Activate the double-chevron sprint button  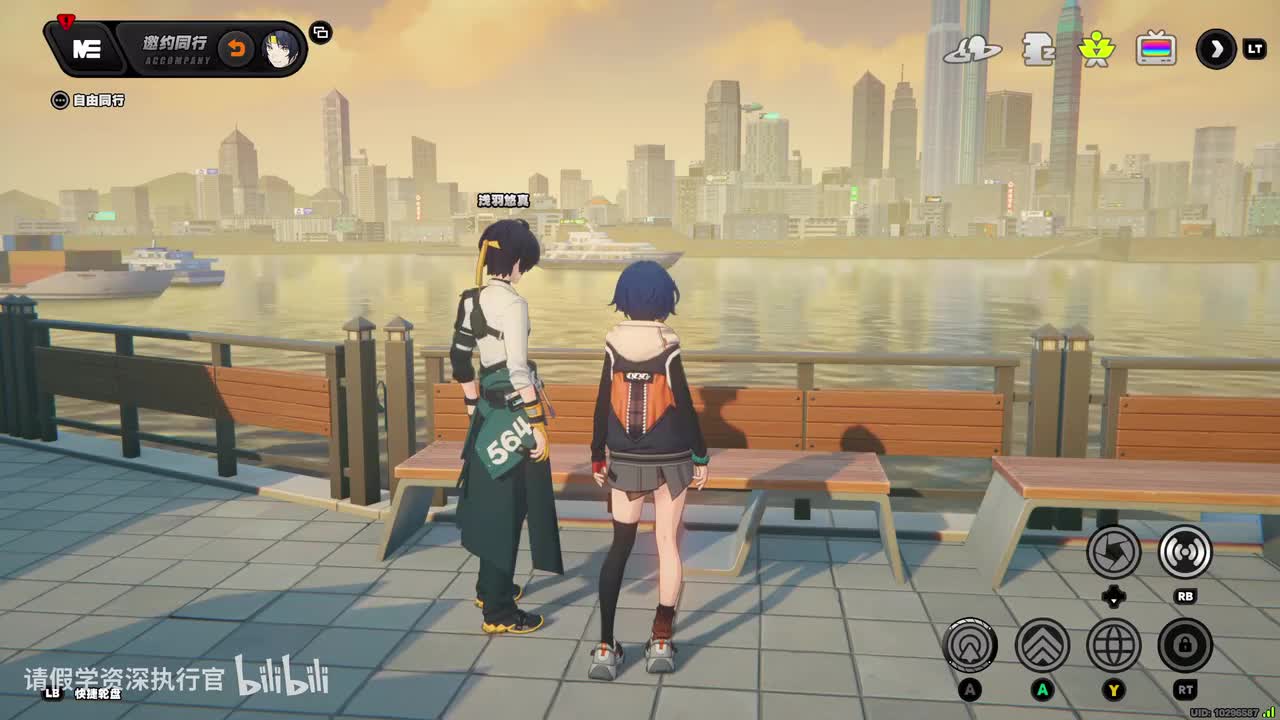point(1042,645)
